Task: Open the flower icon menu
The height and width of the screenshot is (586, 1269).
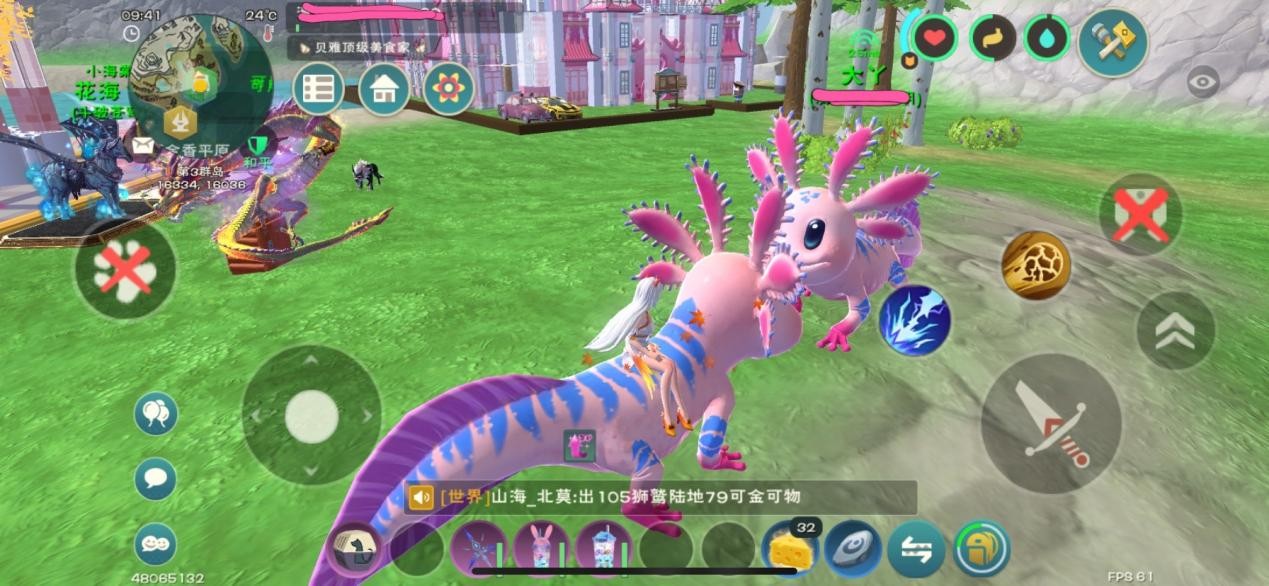Action: (448, 88)
